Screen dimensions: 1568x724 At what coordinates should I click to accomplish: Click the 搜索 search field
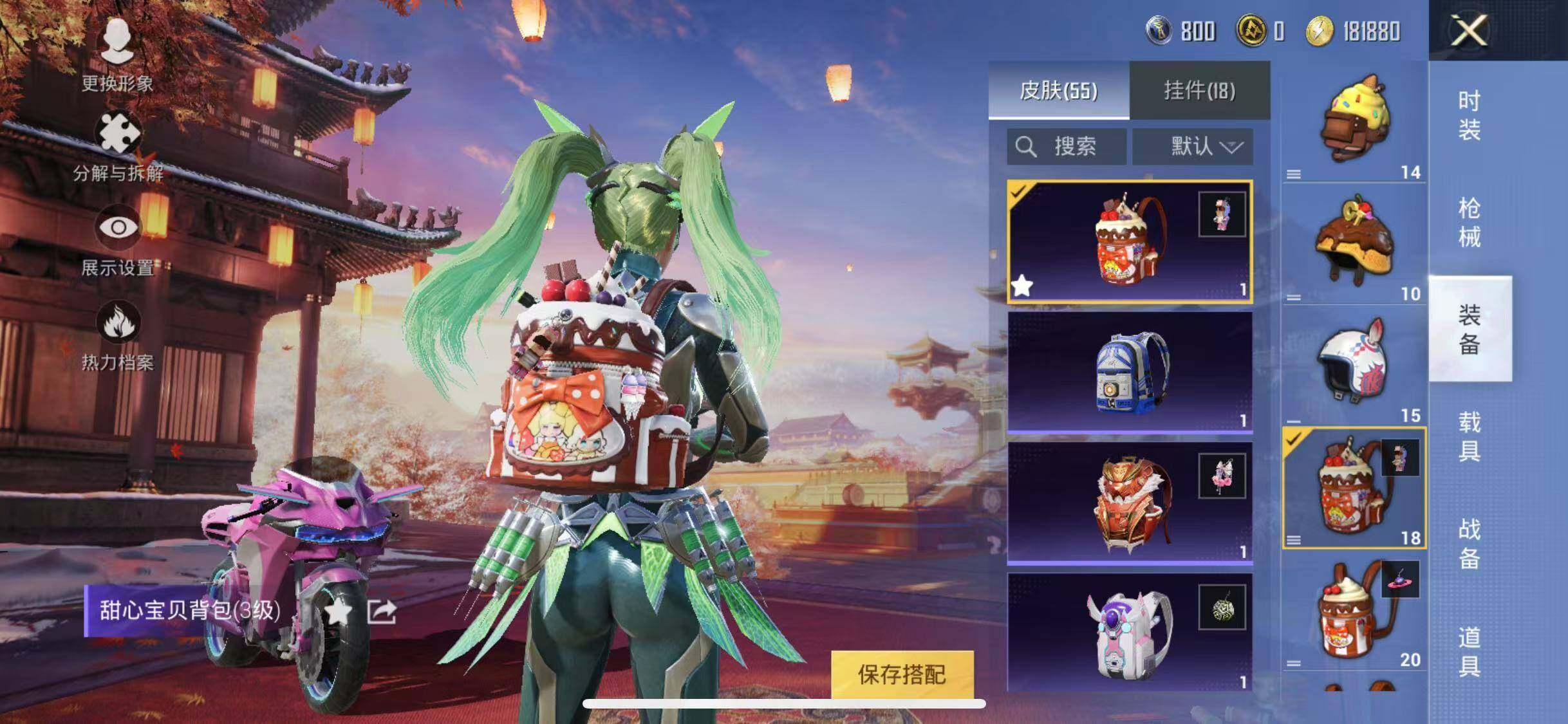pyautogui.click(x=1066, y=147)
